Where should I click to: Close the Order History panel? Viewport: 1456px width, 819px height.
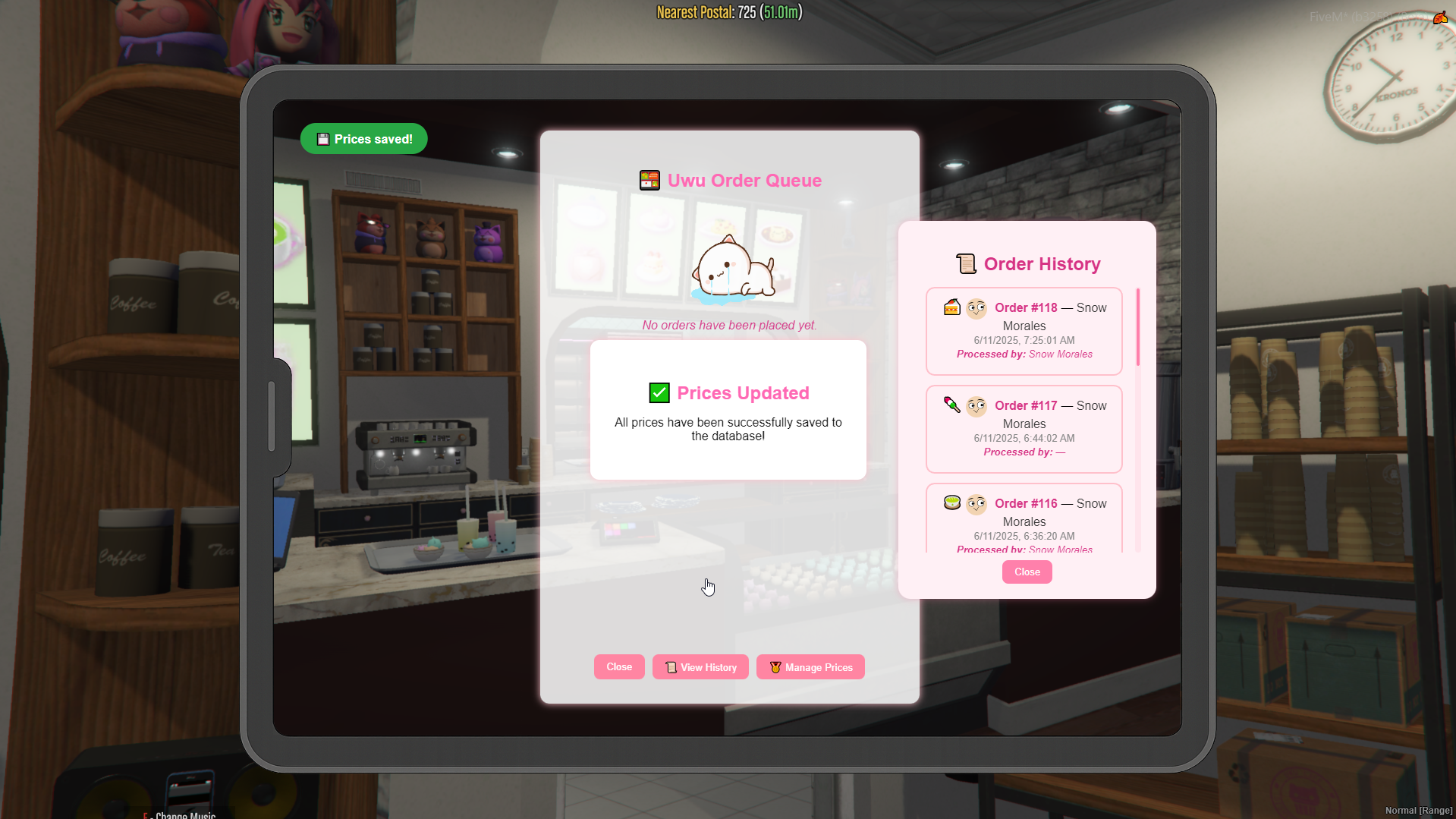1027,572
